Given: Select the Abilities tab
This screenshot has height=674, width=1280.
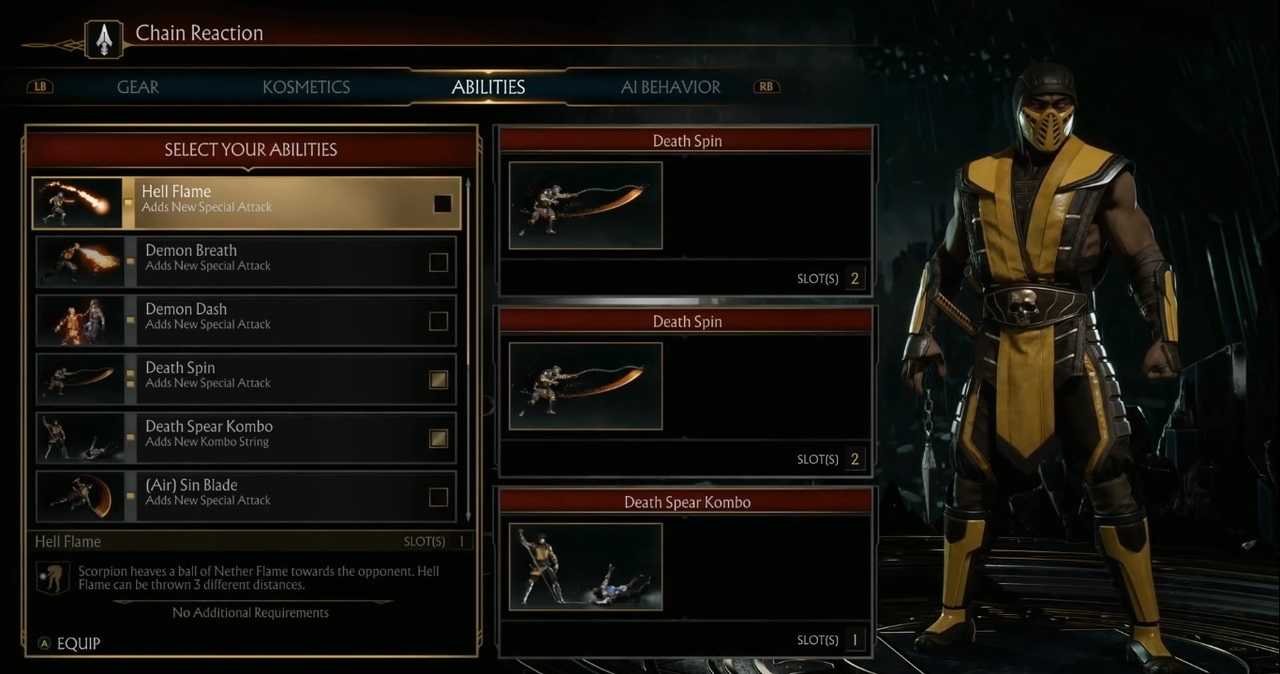Looking at the screenshot, I should [x=488, y=87].
